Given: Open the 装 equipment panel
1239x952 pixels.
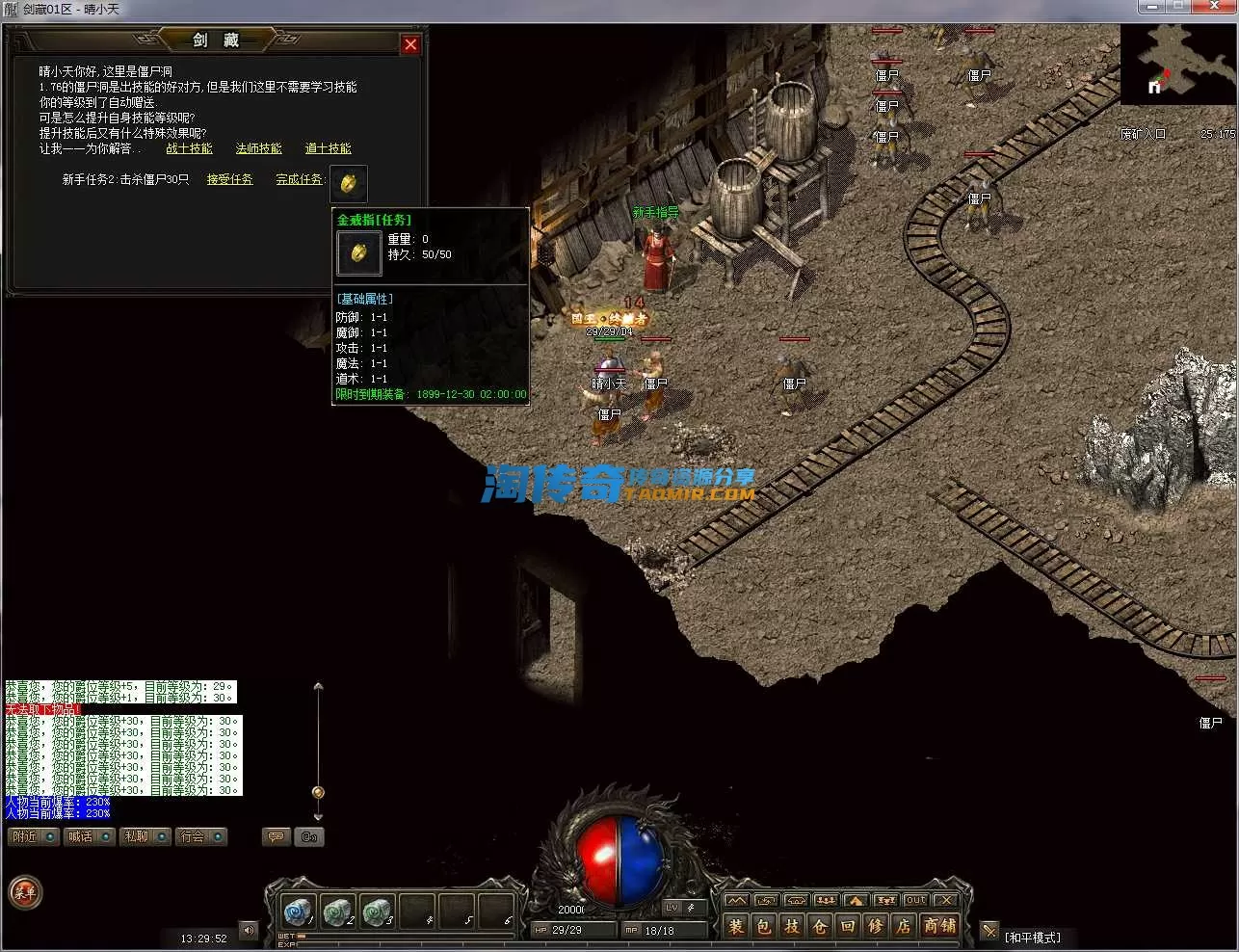Looking at the screenshot, I should [736, 927].
